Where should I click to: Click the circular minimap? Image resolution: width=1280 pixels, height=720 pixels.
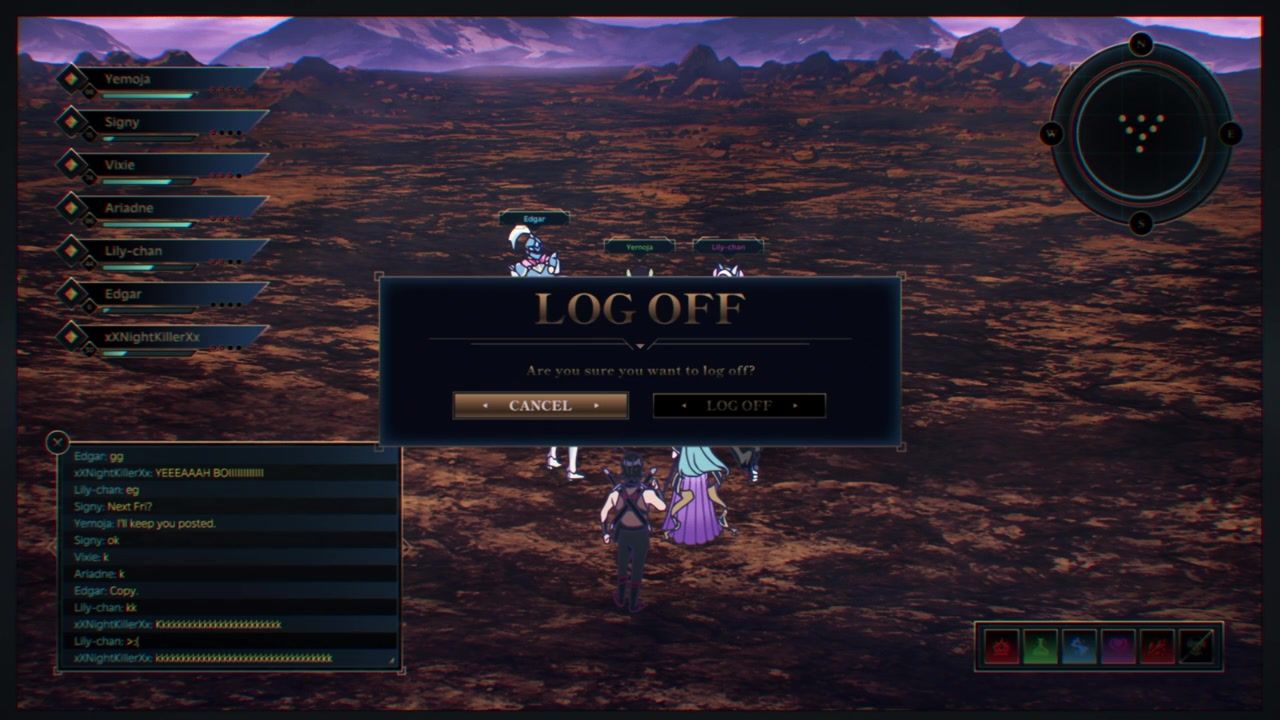click(x=1141, y=133)
